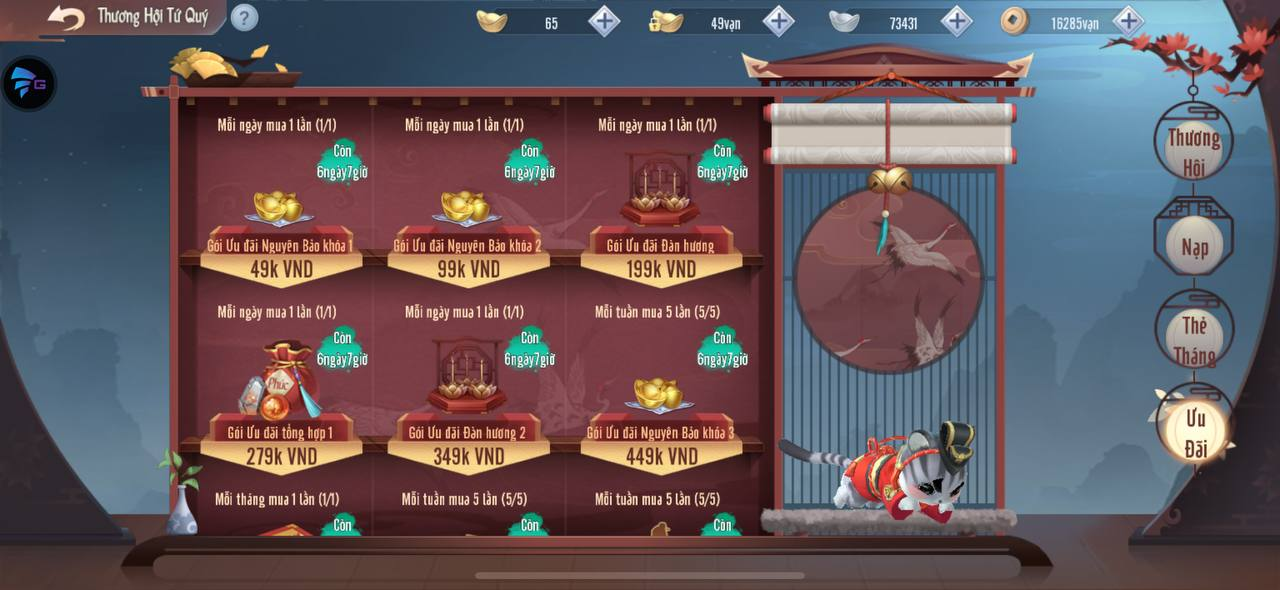Open the Nạp tab
Screen dimensions: 1280x590
click(1194, 245)
